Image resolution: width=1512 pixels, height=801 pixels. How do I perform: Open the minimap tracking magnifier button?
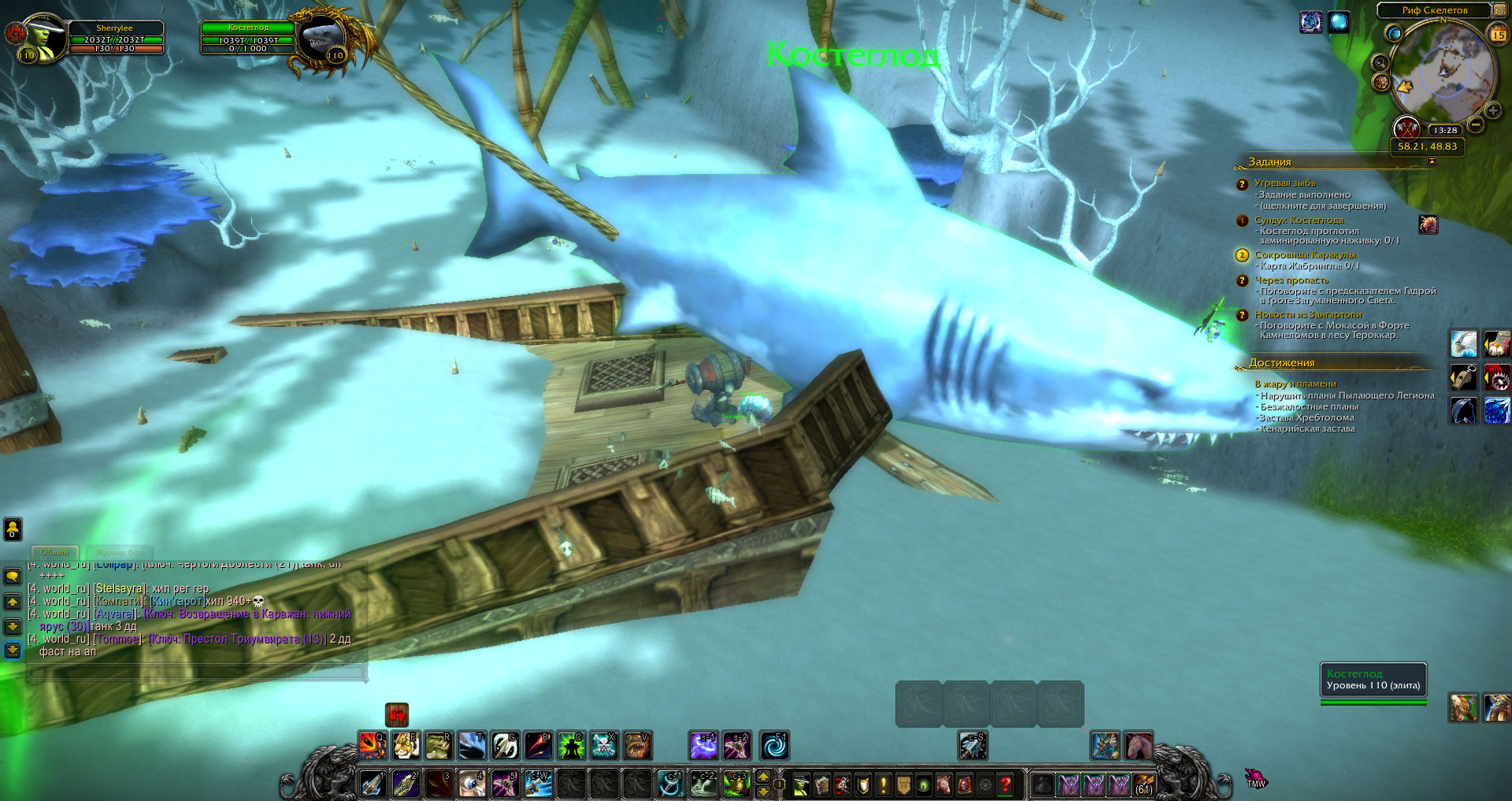pos(1380,63)
